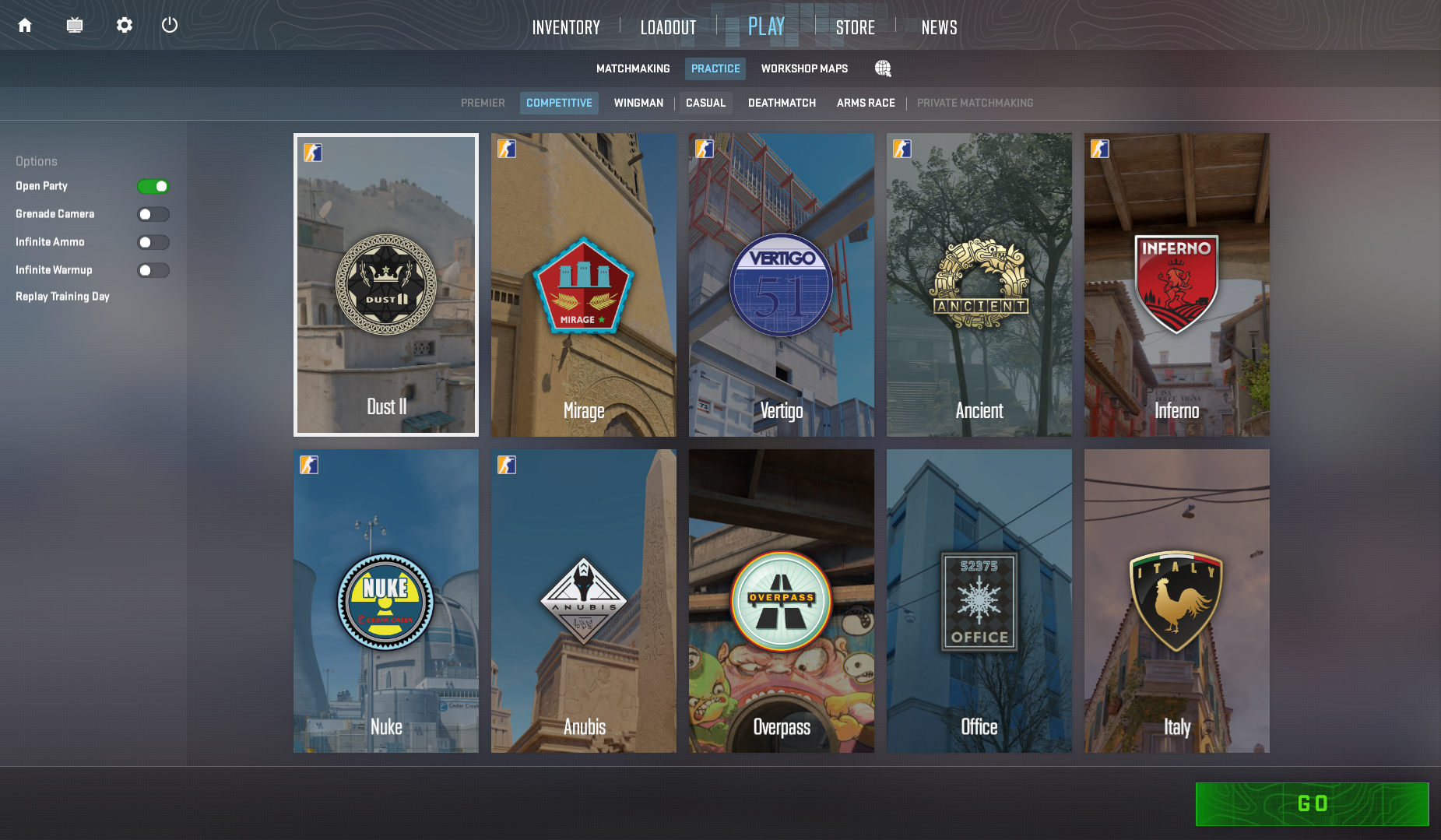Image resolution: width=1441 pixels, height=840 pixels.
Task: Click the globe search icon beside Workshop Maps
Action: pyautogui.click(x=883, y=69)
